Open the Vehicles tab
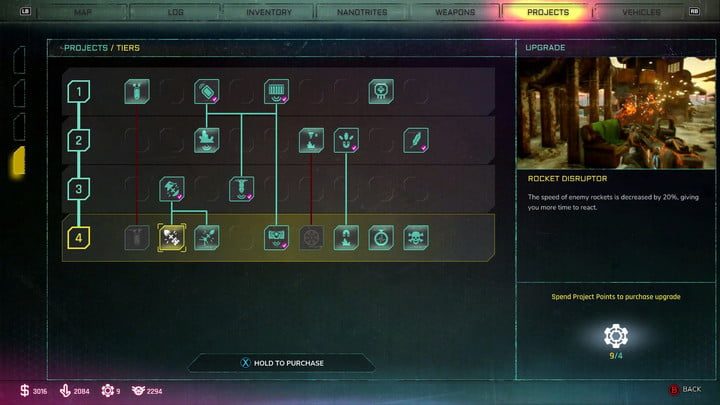 (641, 12)
